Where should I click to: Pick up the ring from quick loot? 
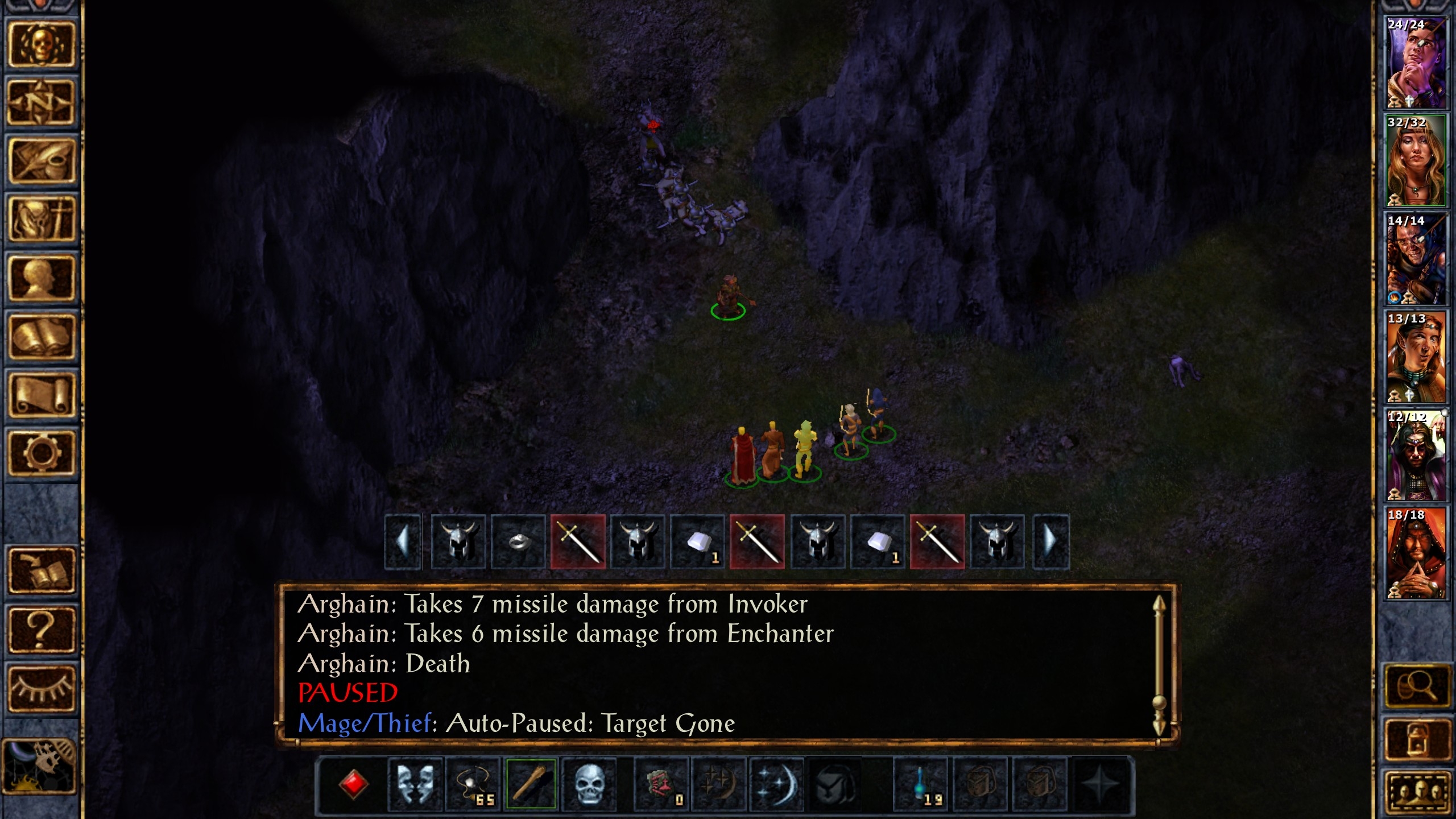(x=518, y=542)
